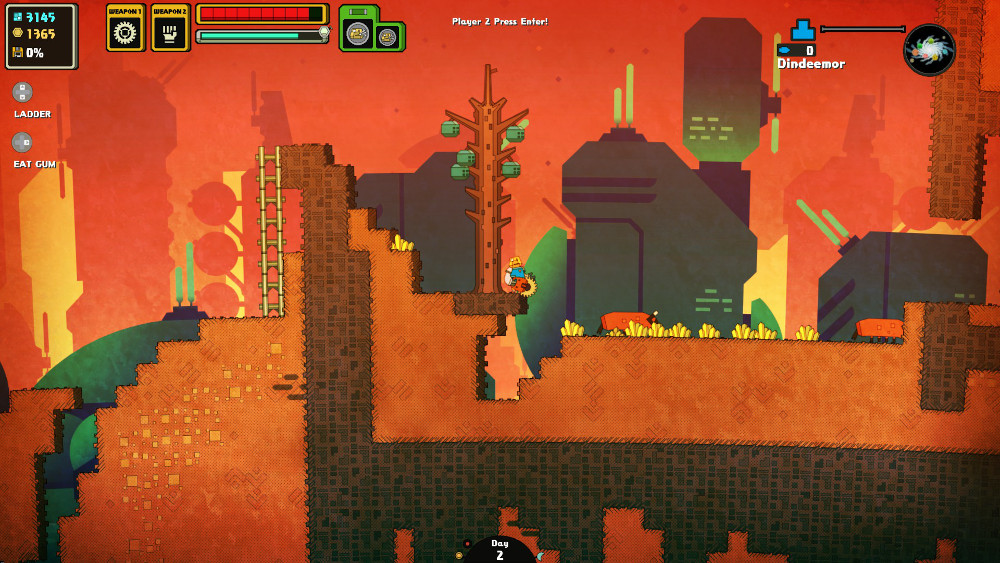The width and height of the screenshot is (1000, 563).
Task: Click the large green gadget slot icon
Action: point(359,33)
